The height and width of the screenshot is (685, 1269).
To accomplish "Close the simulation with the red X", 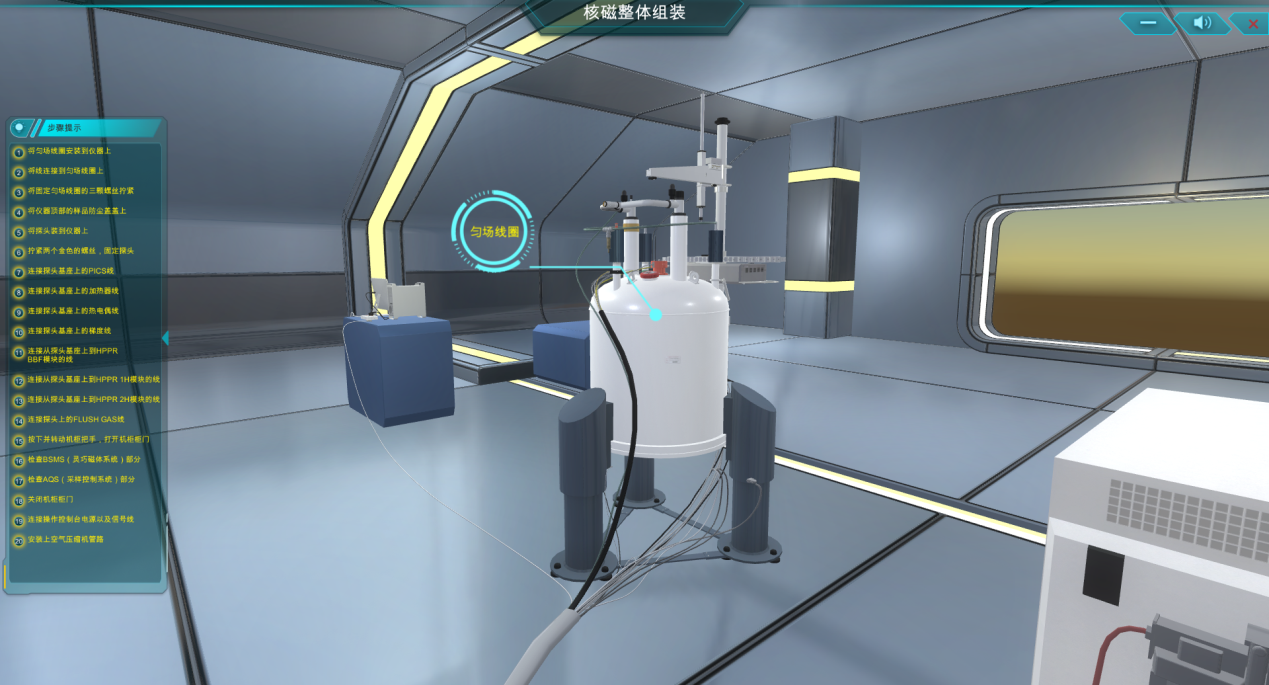I will click(1251, 23).
